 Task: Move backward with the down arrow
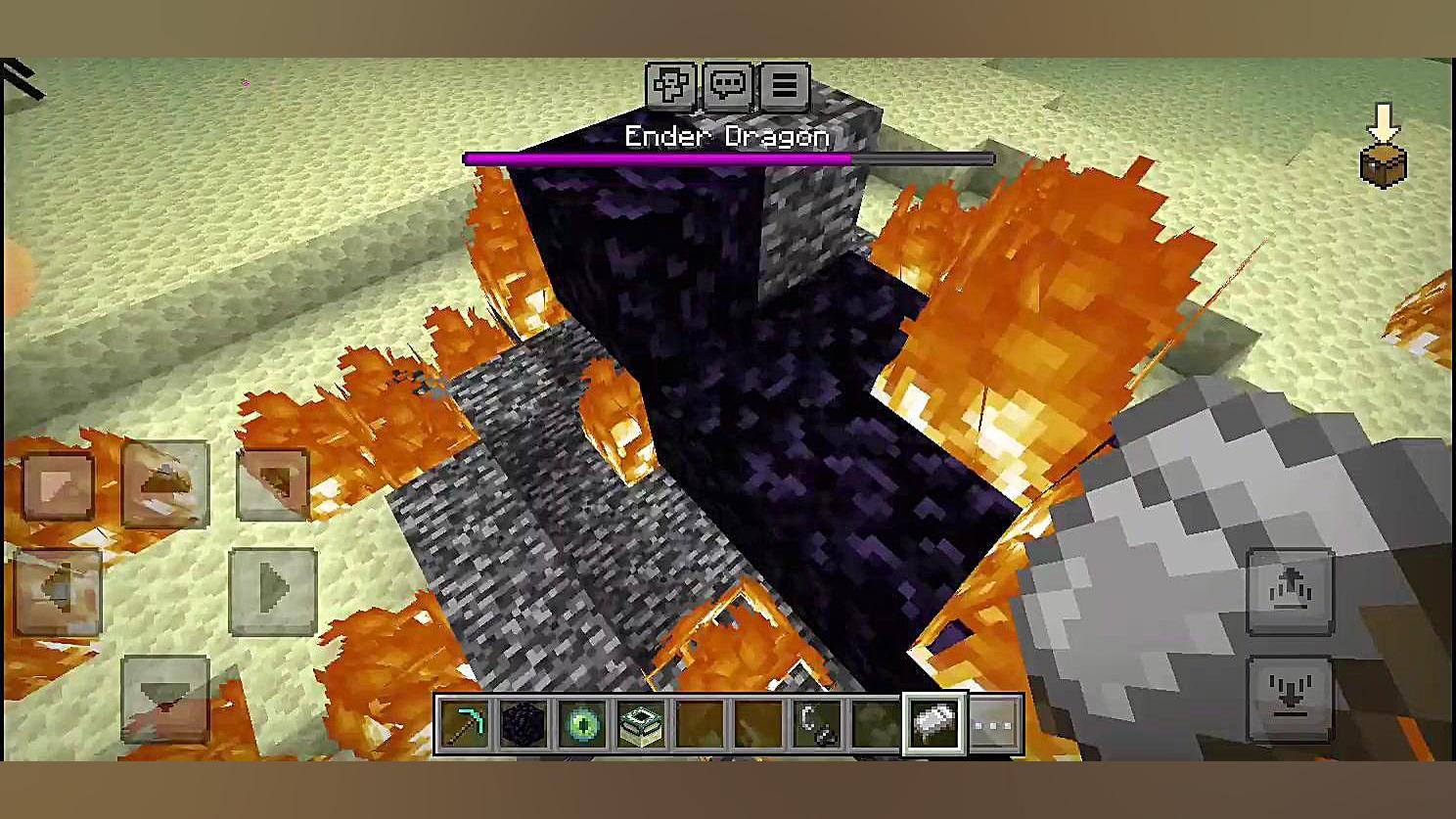(165, 699)
